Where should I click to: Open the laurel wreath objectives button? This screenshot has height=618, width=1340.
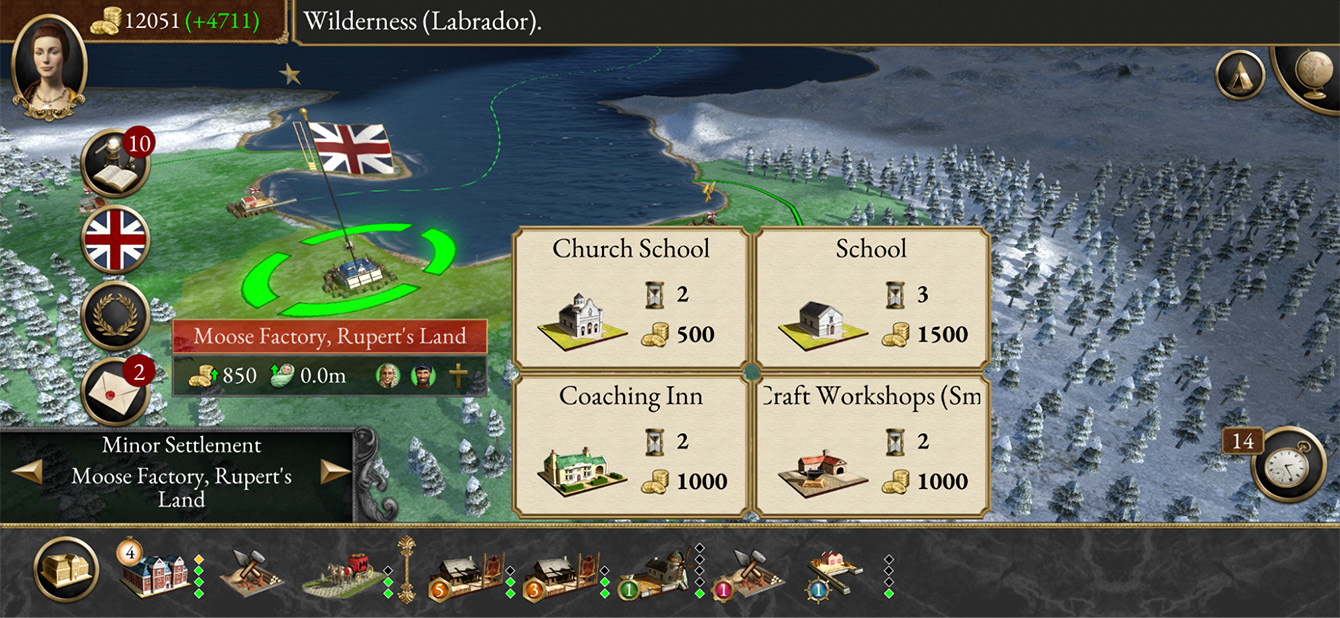point(115,315)
